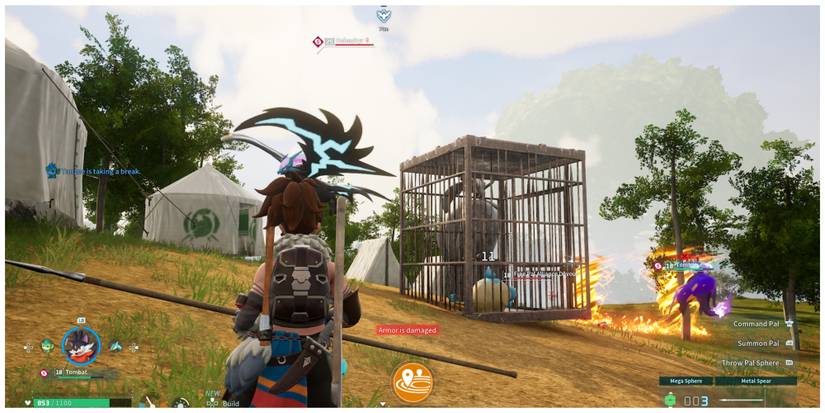Click the orange map location icon
825x413 pixels.
click(412, 381)
